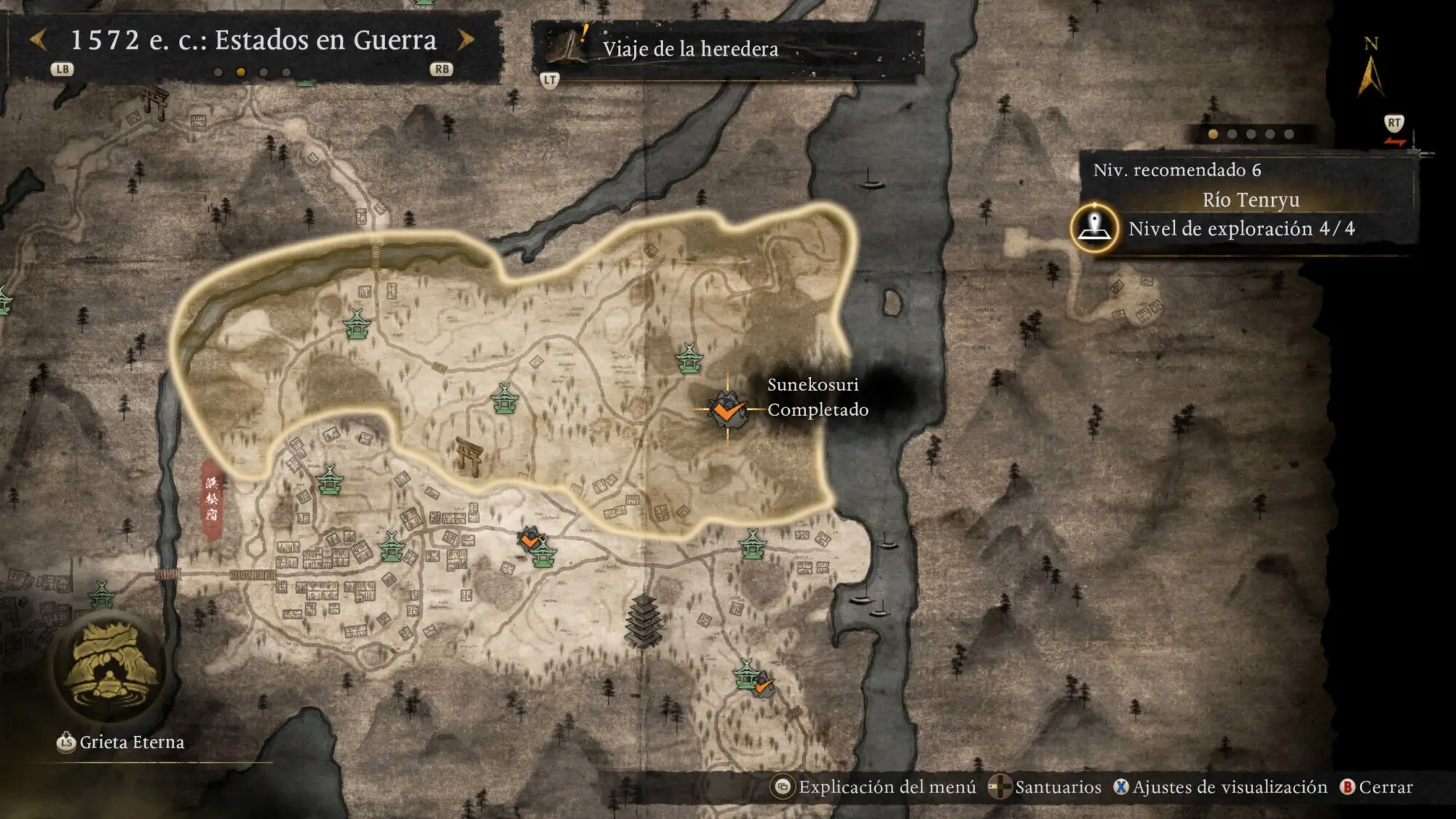The width and height of the screenshot is (1456, 819).
Task: Select the torii gate marker on the map
Action: (x=470, y=456)
